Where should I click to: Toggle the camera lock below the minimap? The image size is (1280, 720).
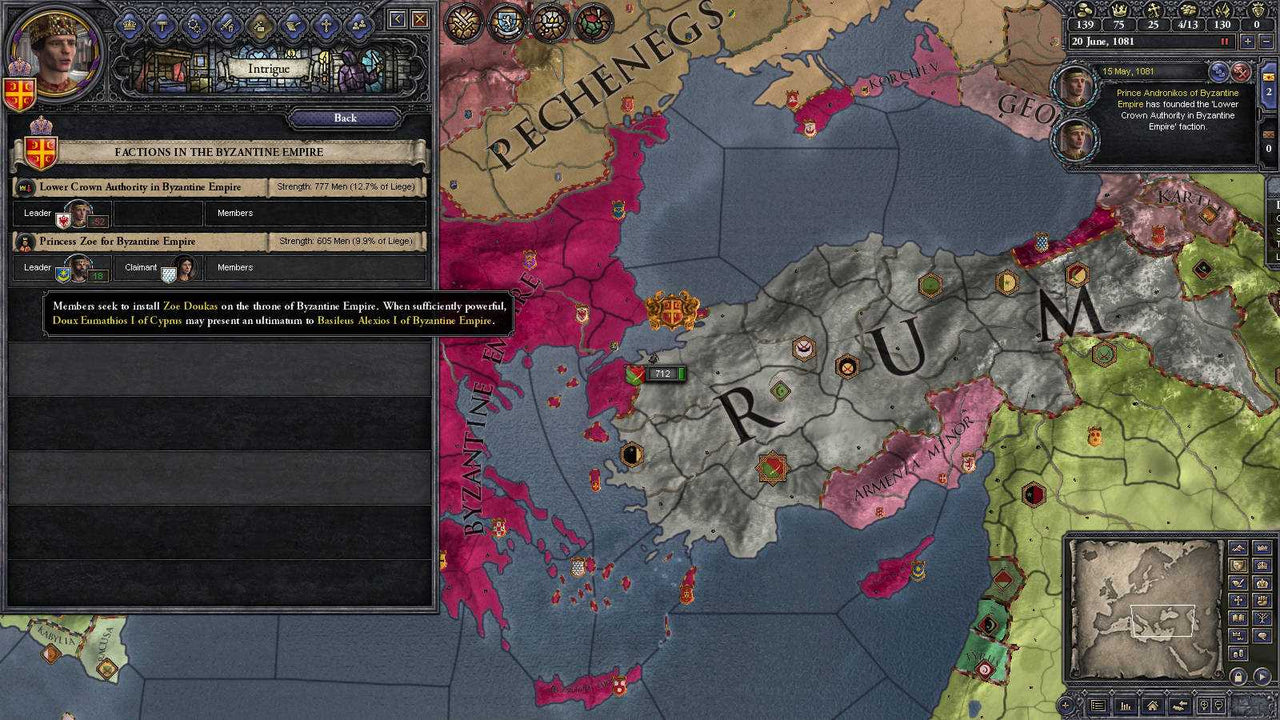click(1237, 675)
